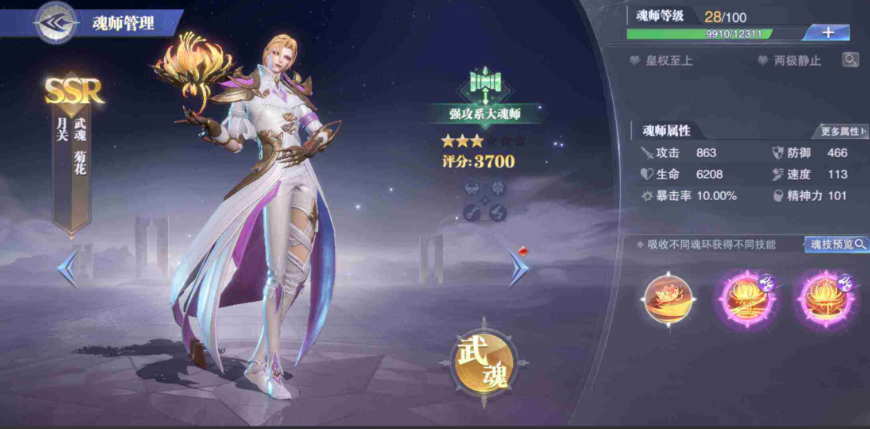This screenshot has width=870, height=429.
Task: Select the last purple-ringed chrysanthemum skill
Action: (824, 299)
